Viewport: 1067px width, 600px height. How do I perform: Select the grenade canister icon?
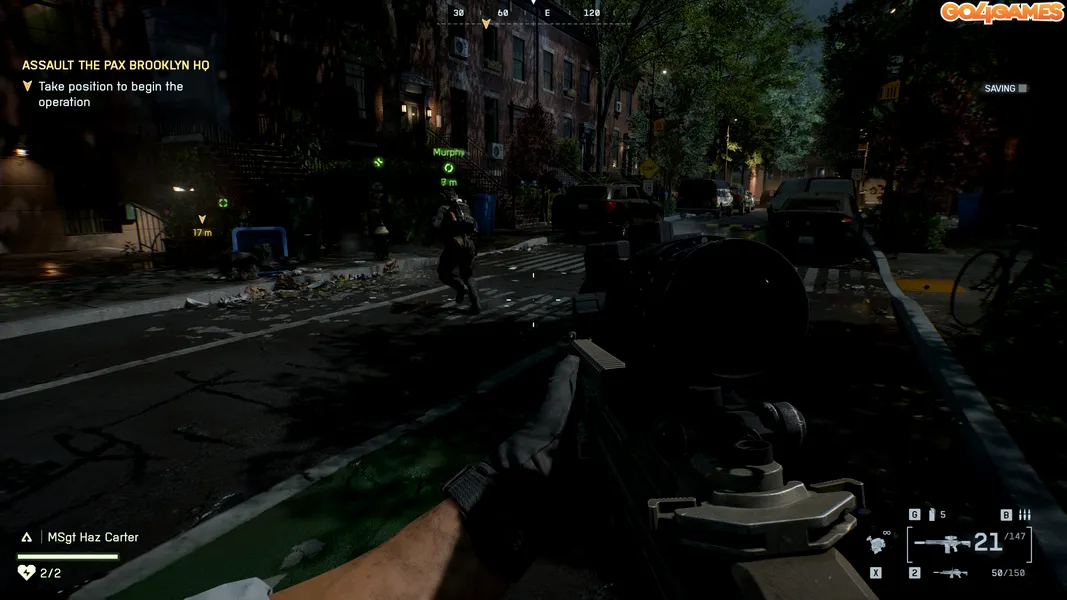point(932,515)
